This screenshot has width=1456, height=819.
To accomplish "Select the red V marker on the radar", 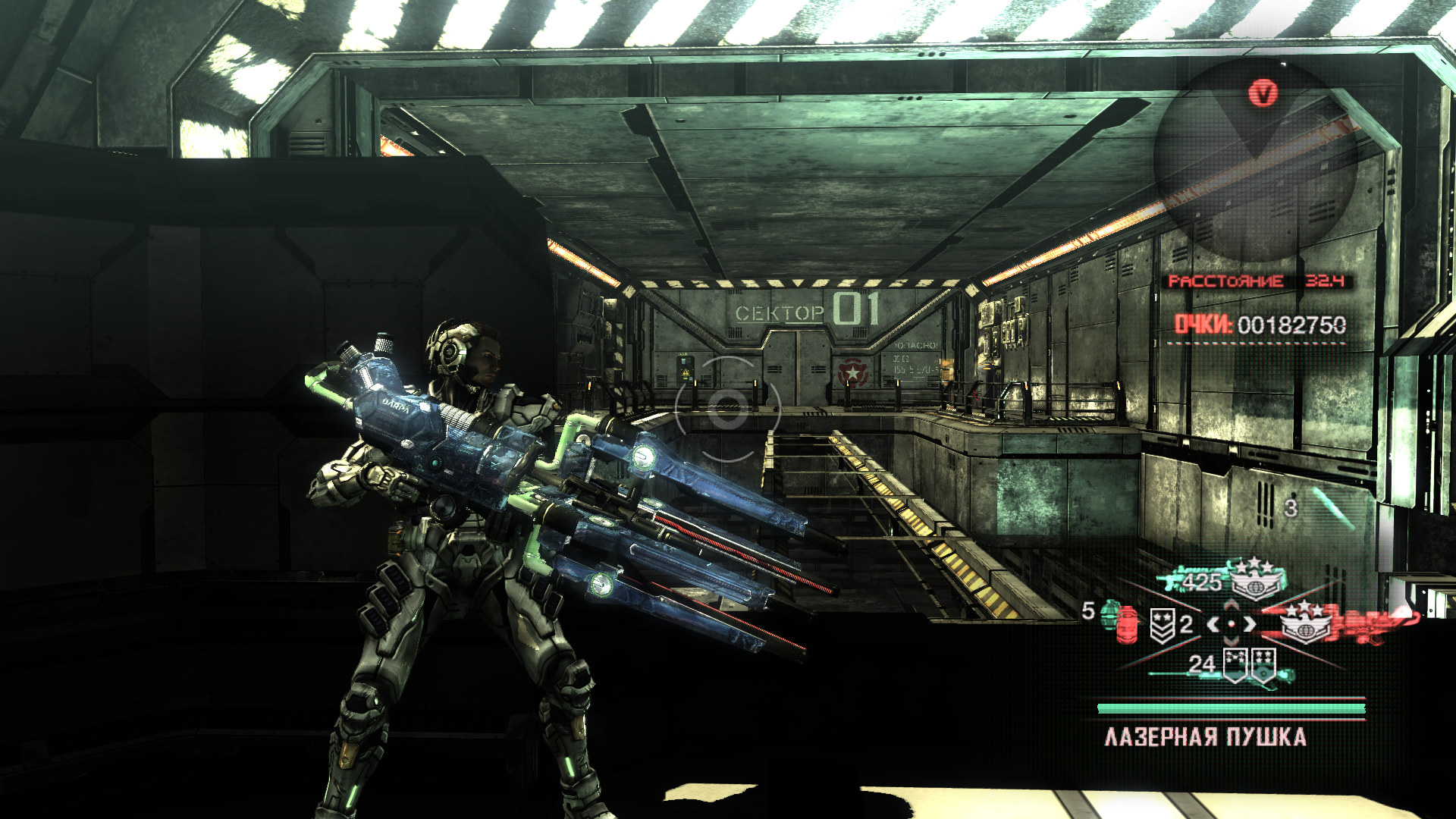I will click(x=1263, y=94).
